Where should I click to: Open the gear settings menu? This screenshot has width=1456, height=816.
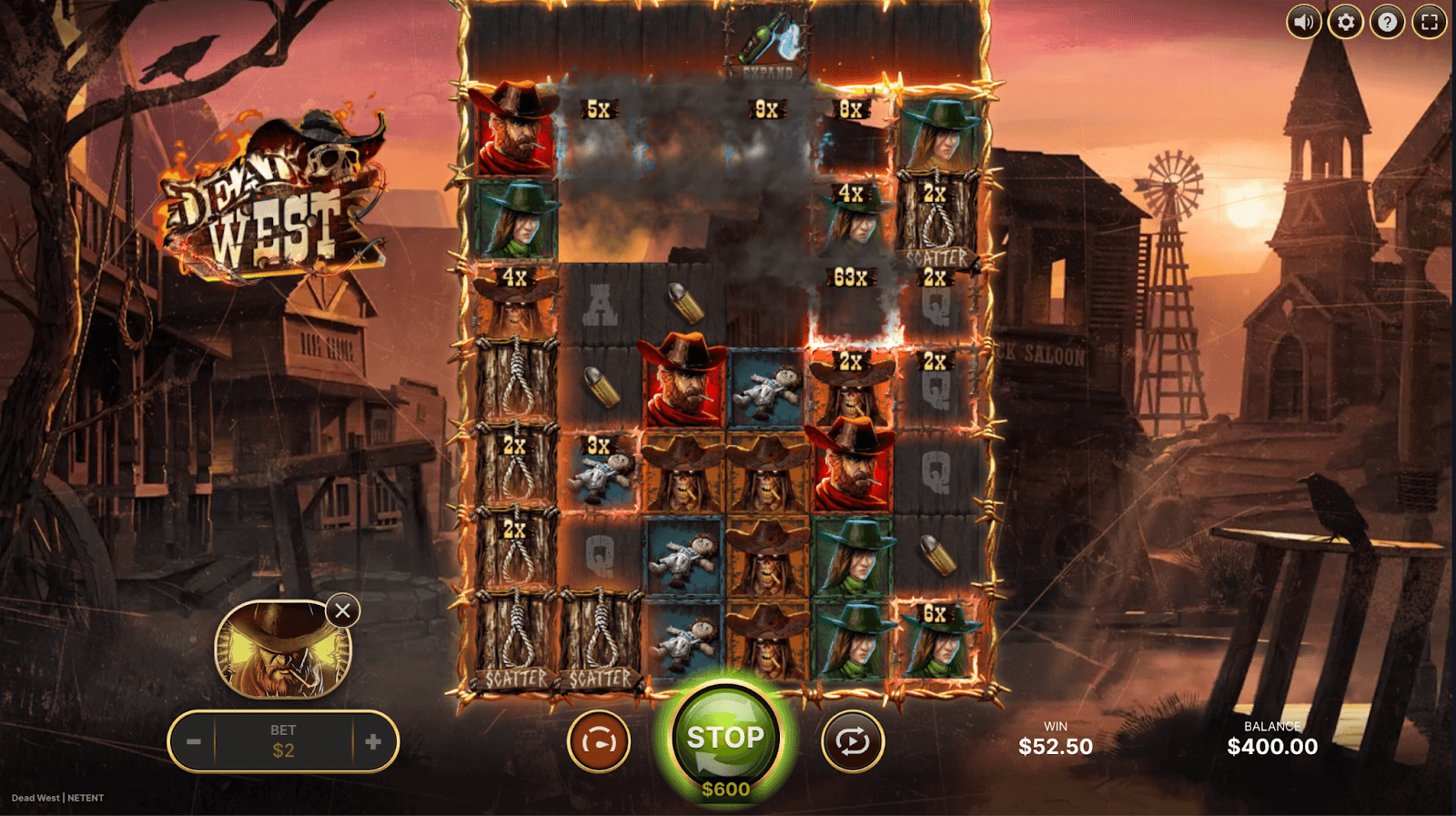(x=1345, y=22)
